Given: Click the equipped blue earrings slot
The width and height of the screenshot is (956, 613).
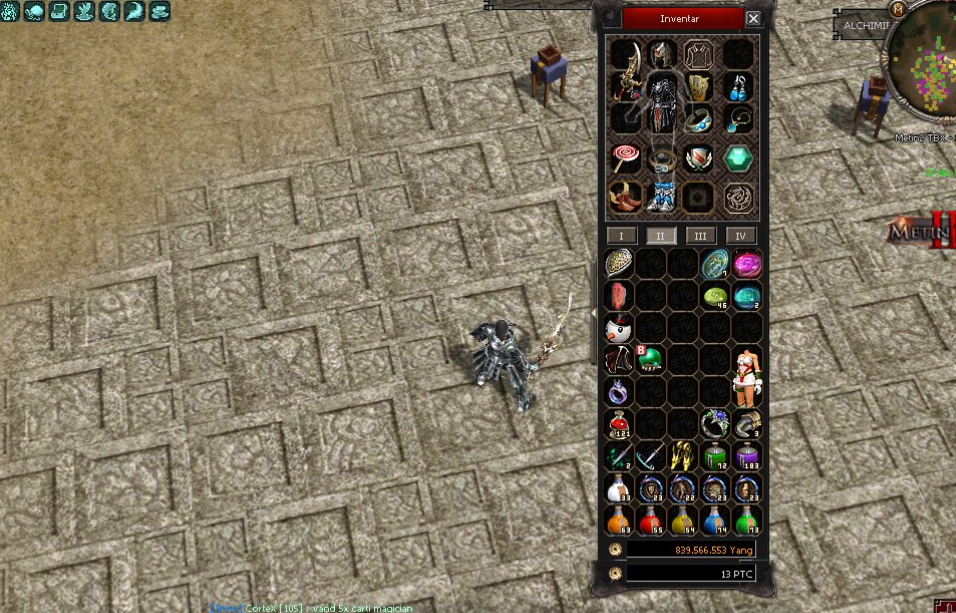Looking at the screenshot, I should coord(740,87).
